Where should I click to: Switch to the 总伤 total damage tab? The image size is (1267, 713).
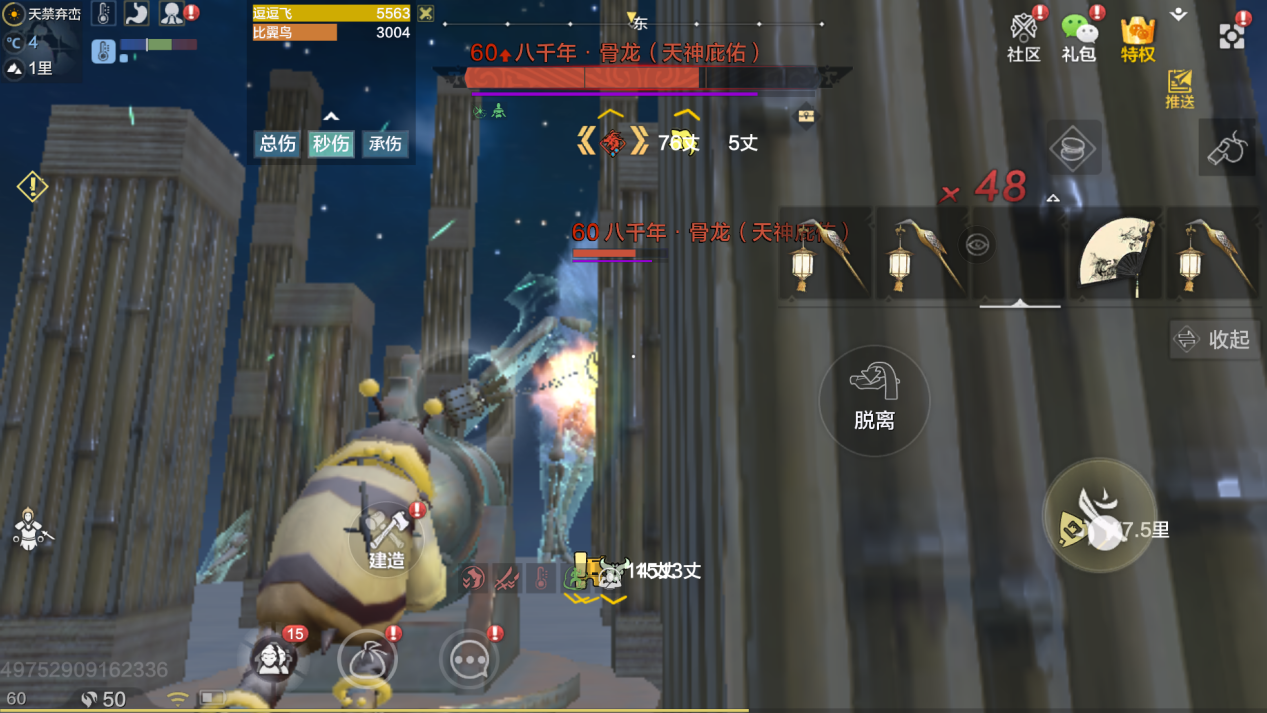click(277, 144)
